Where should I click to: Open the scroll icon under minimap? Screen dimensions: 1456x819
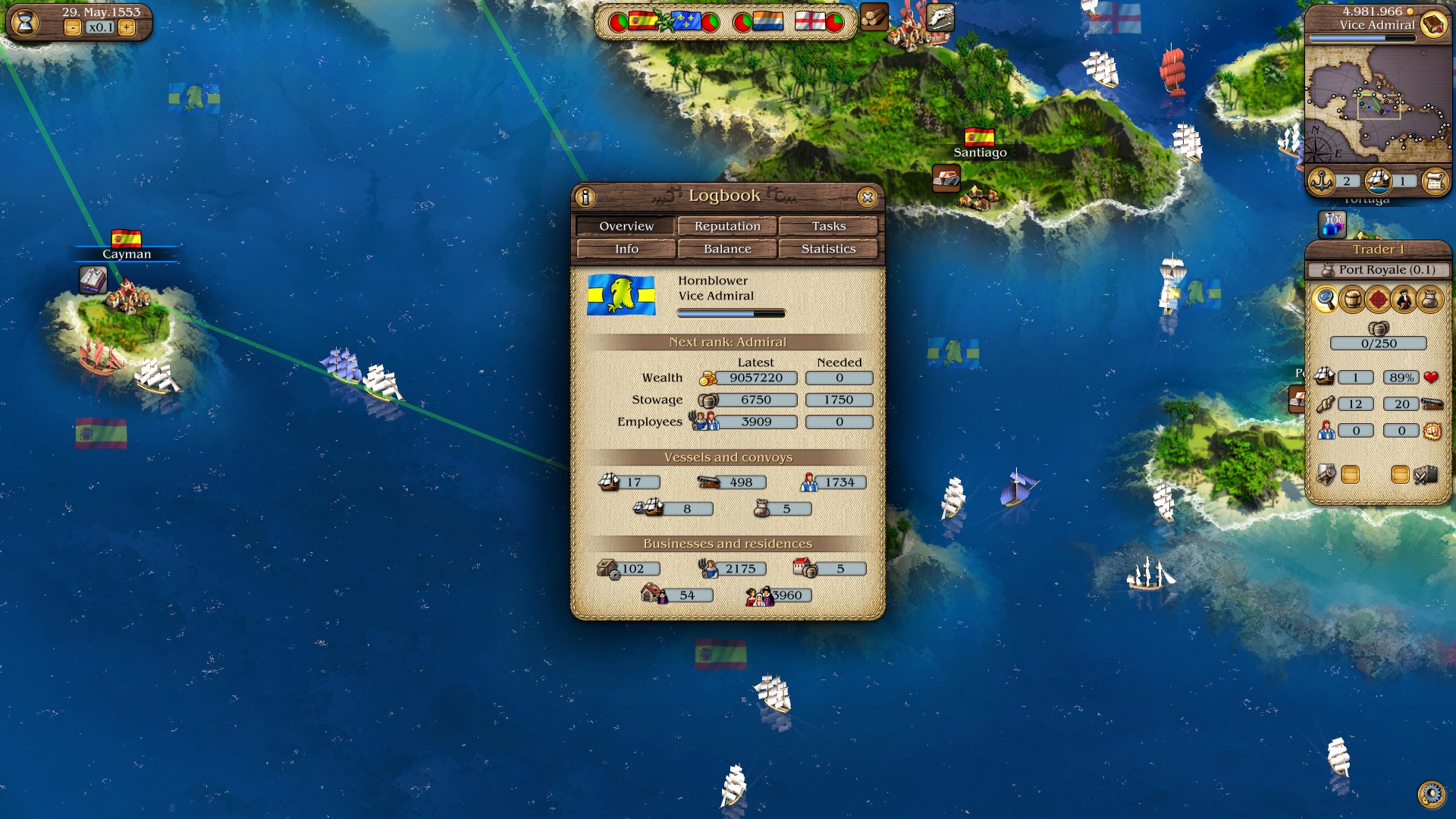1435,181
